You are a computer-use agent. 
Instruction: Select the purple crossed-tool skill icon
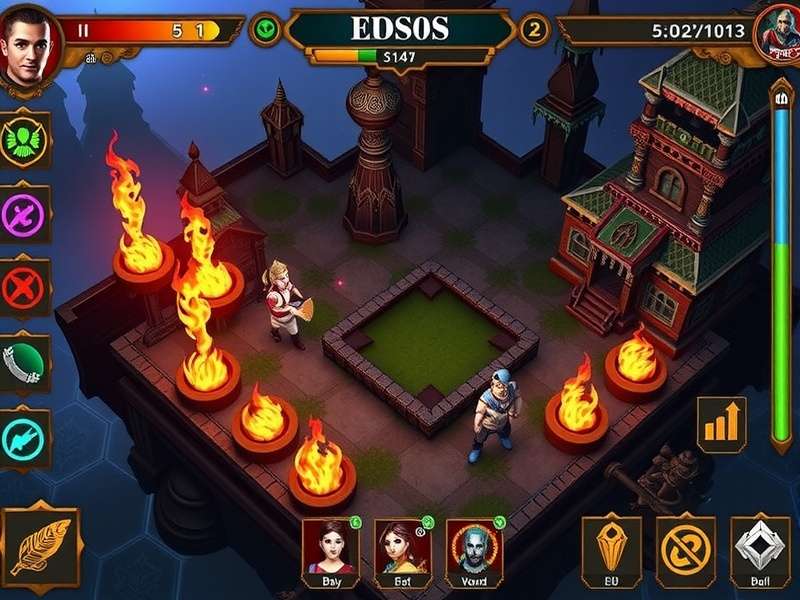click(x=25, y=213)
